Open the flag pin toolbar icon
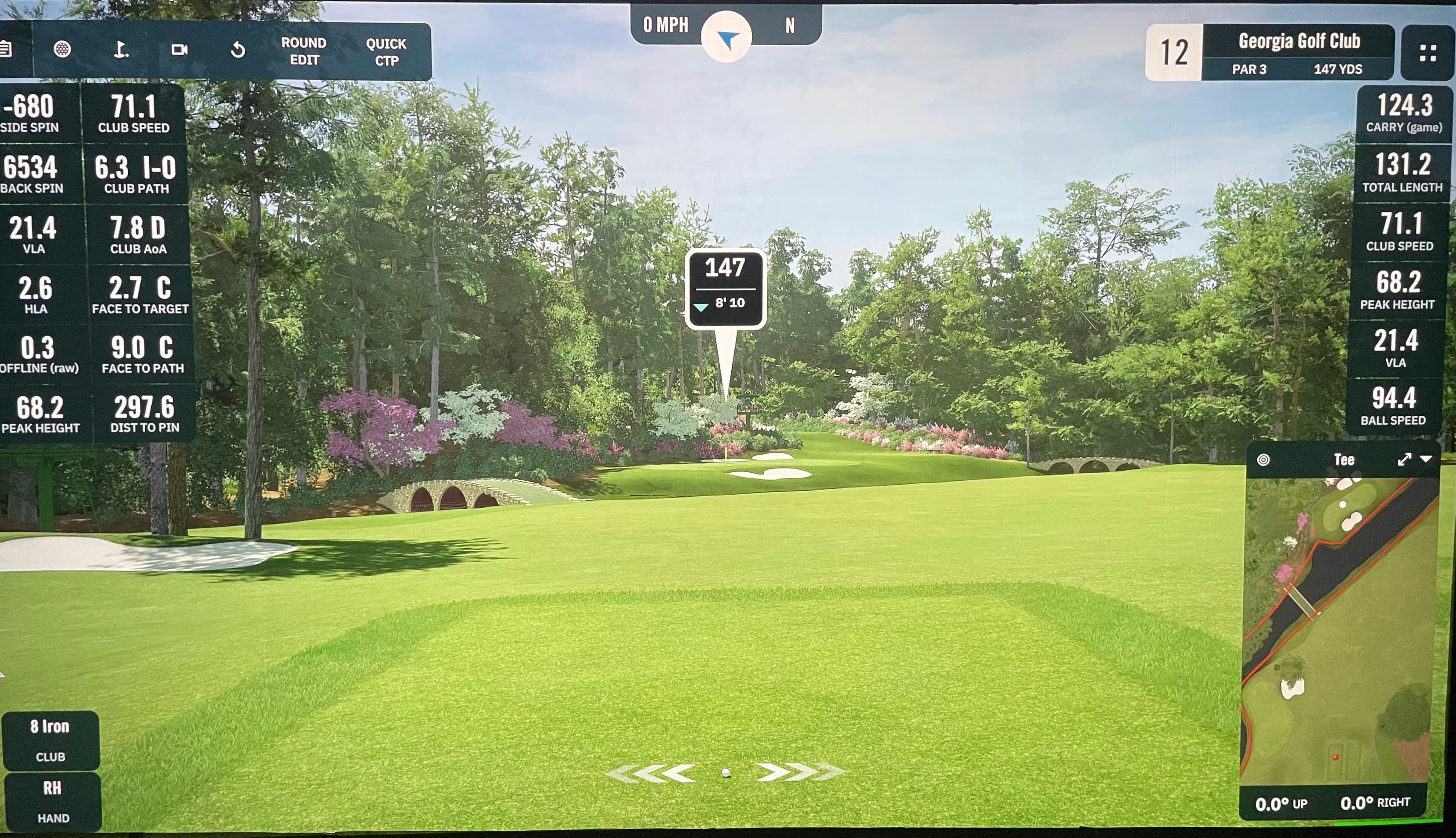This screenshot has width=1456, height=838. click(x=120, y=50)
